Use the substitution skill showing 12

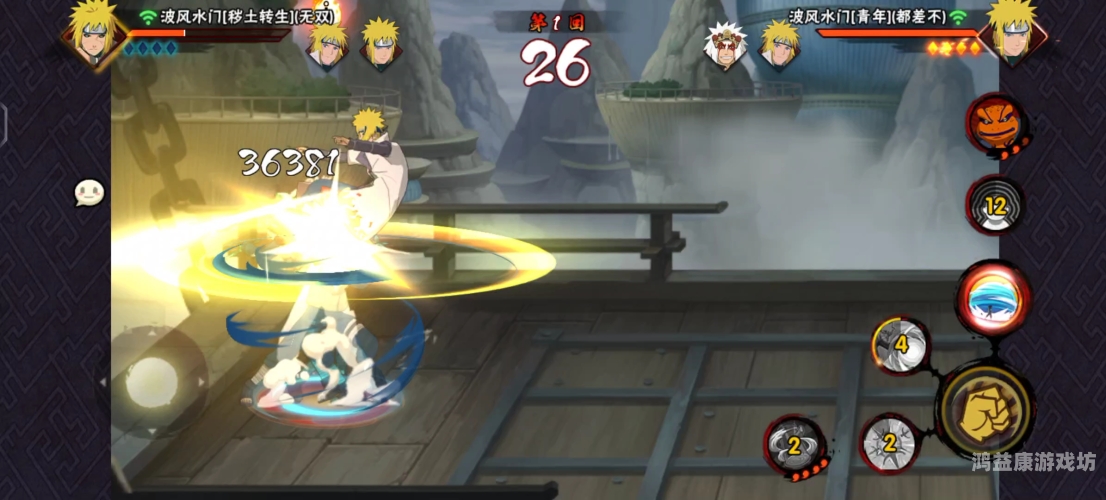click(995, 206)
